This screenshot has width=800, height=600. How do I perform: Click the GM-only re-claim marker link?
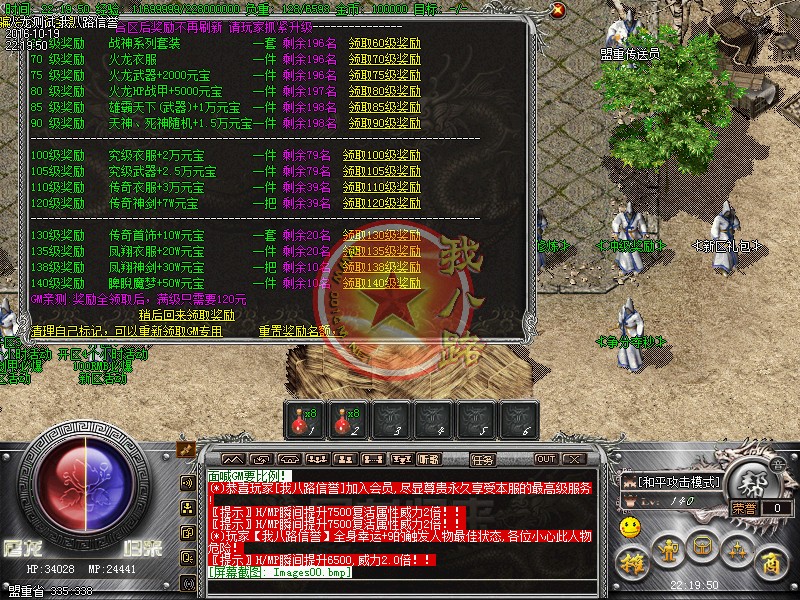[126, 331]
